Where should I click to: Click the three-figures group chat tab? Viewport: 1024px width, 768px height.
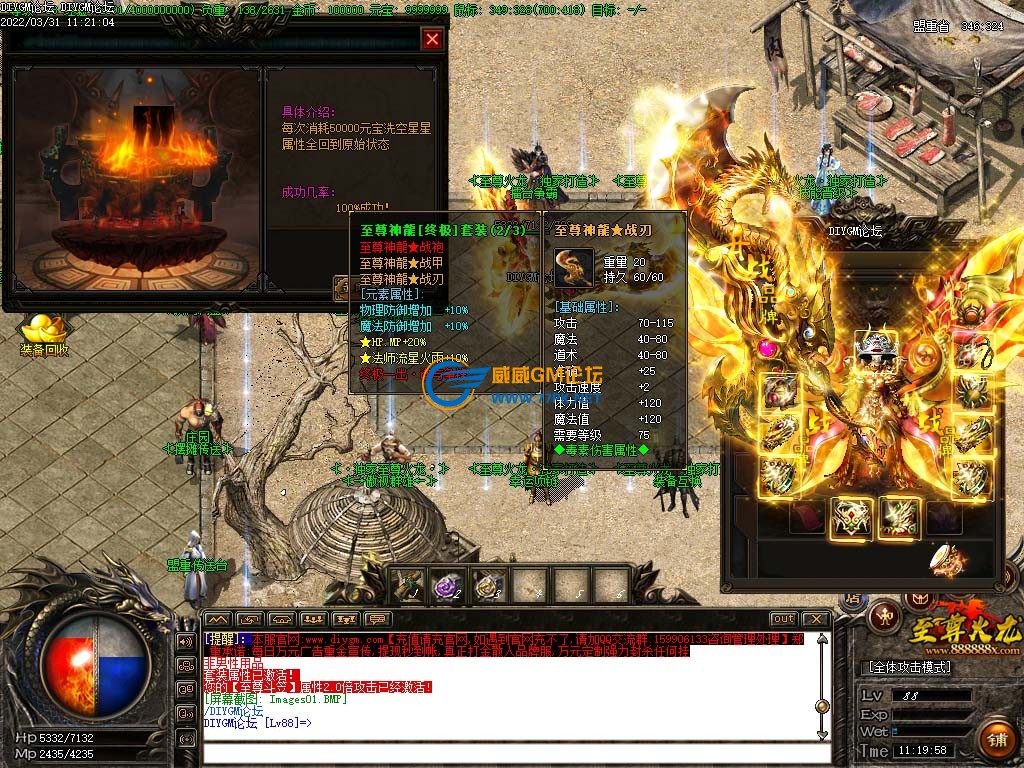(x=313, y=619)
